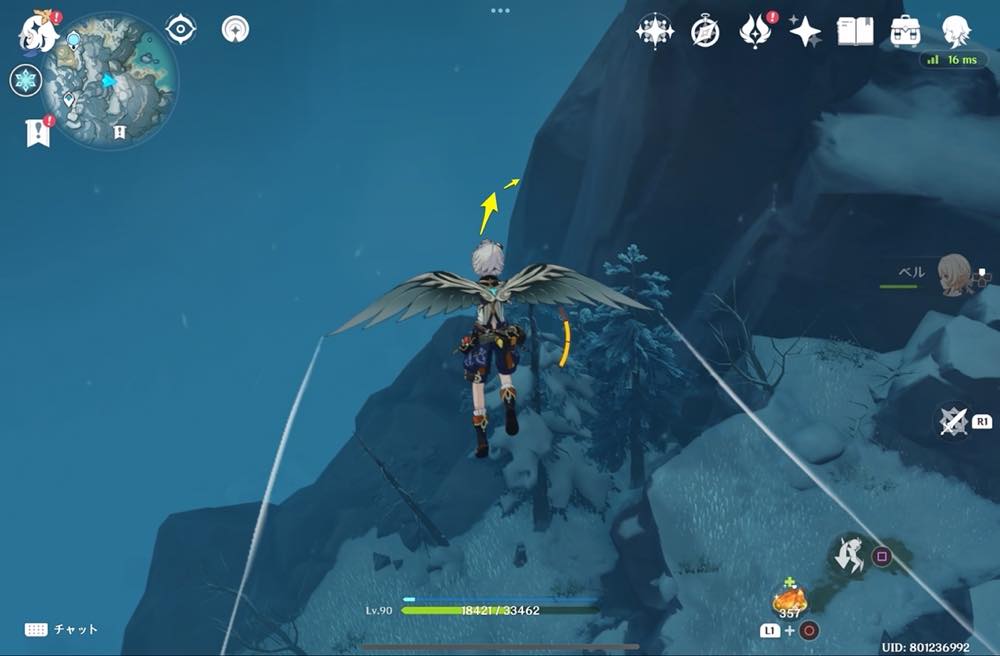Open the Wish star icon
This screenshot has height=656, width=1000.
655,32
